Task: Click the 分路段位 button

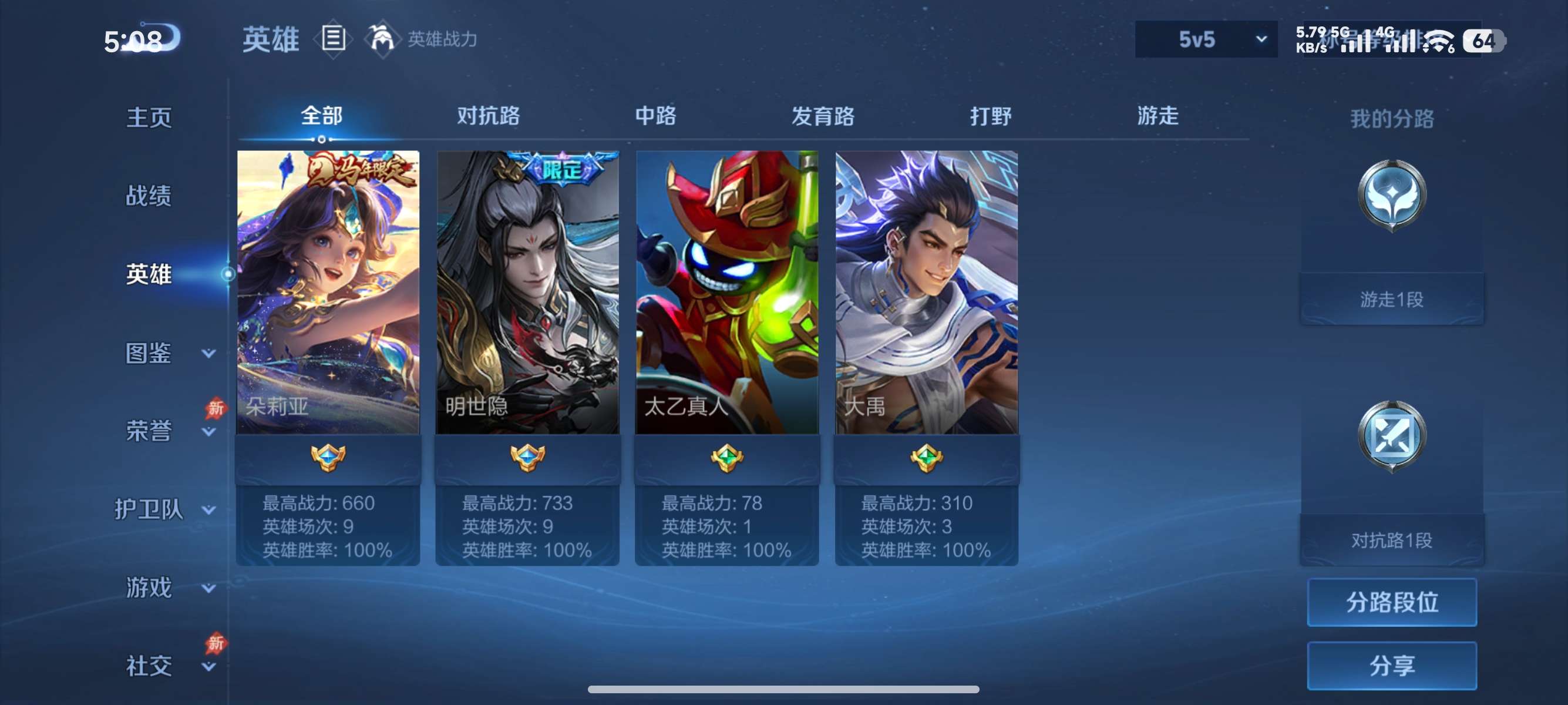Action: (x=1392, y=603)
